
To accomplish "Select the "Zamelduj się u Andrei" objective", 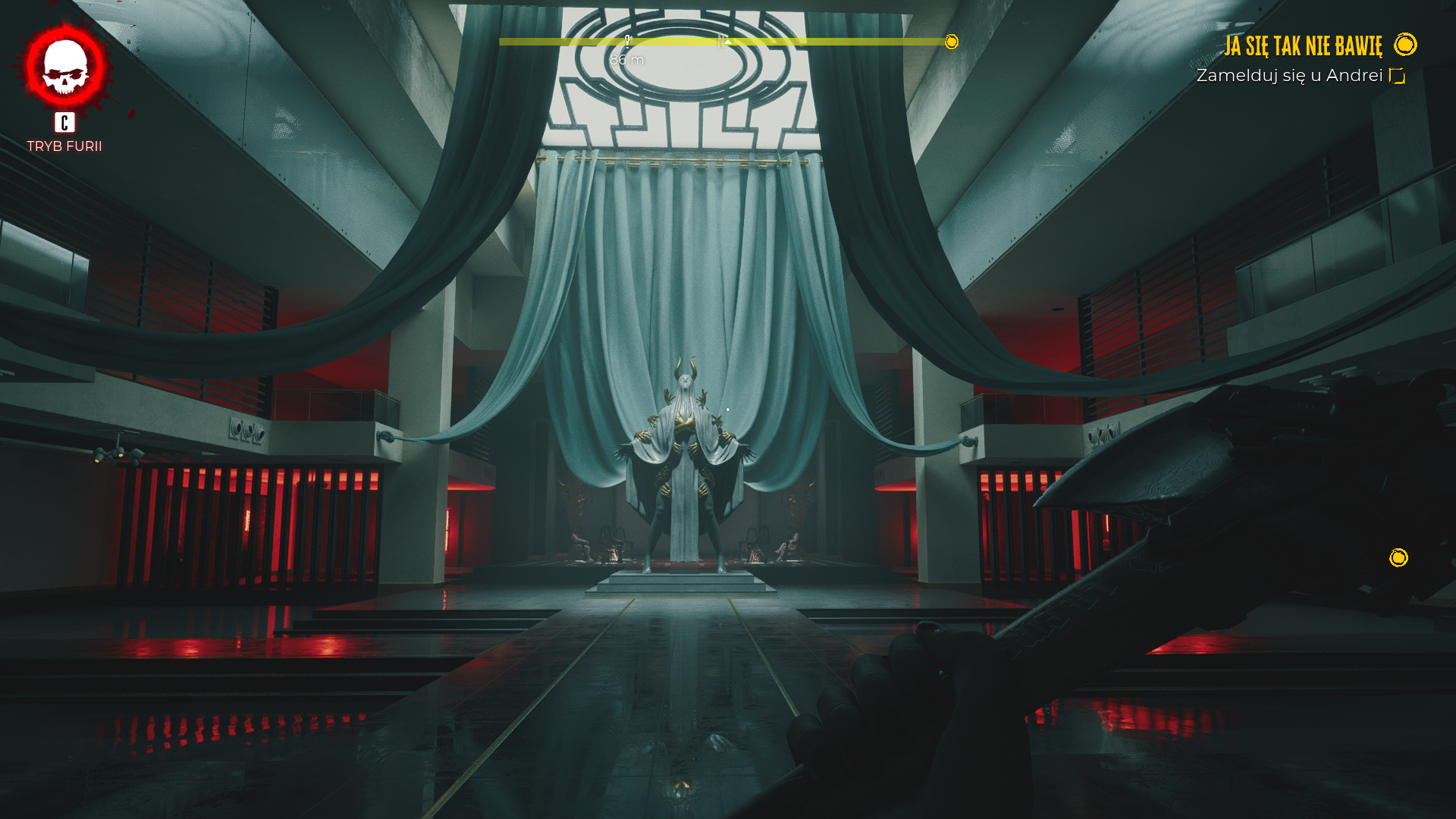I will tap(1289, 76).
